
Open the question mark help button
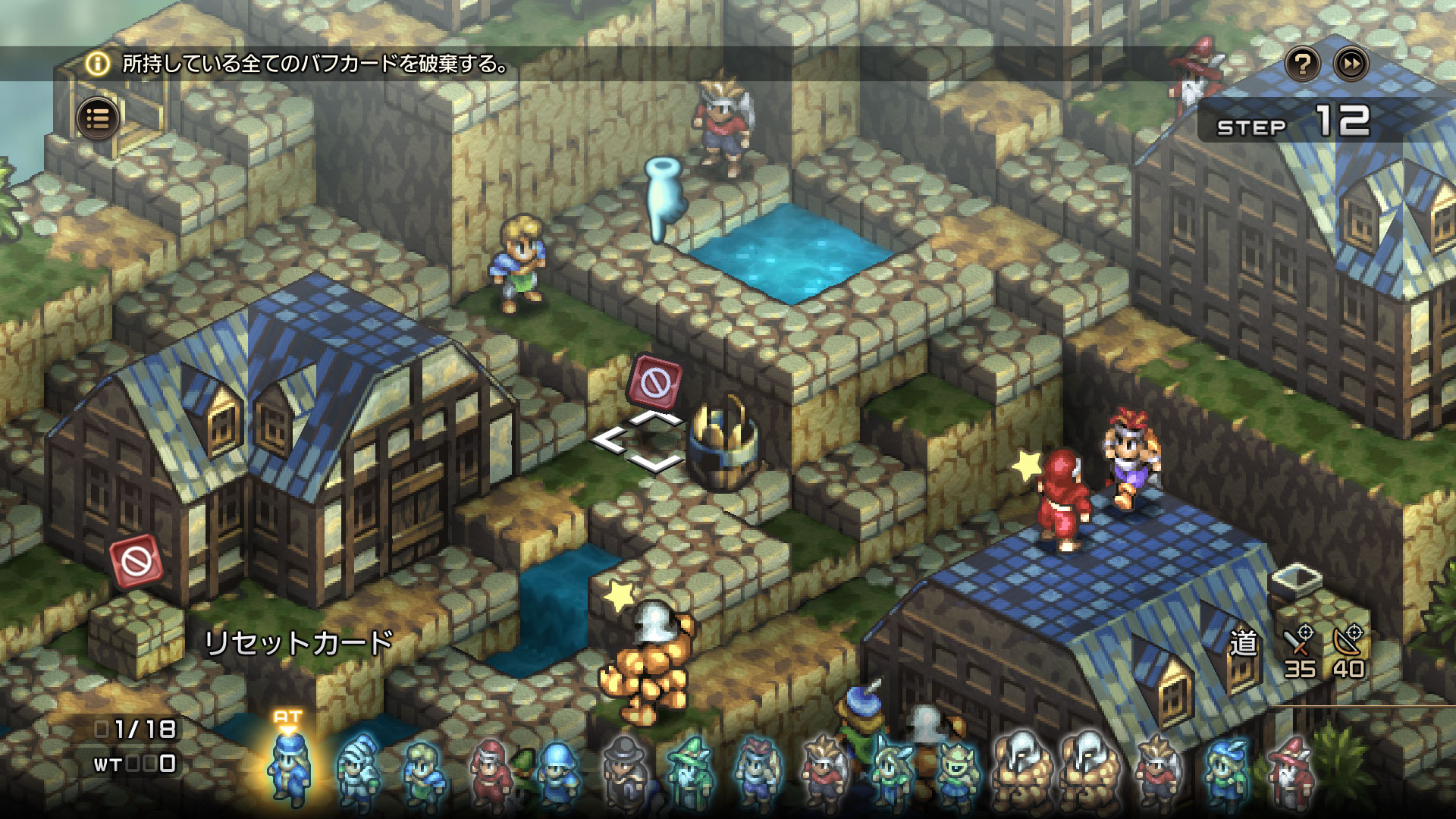click(1303, 64)
